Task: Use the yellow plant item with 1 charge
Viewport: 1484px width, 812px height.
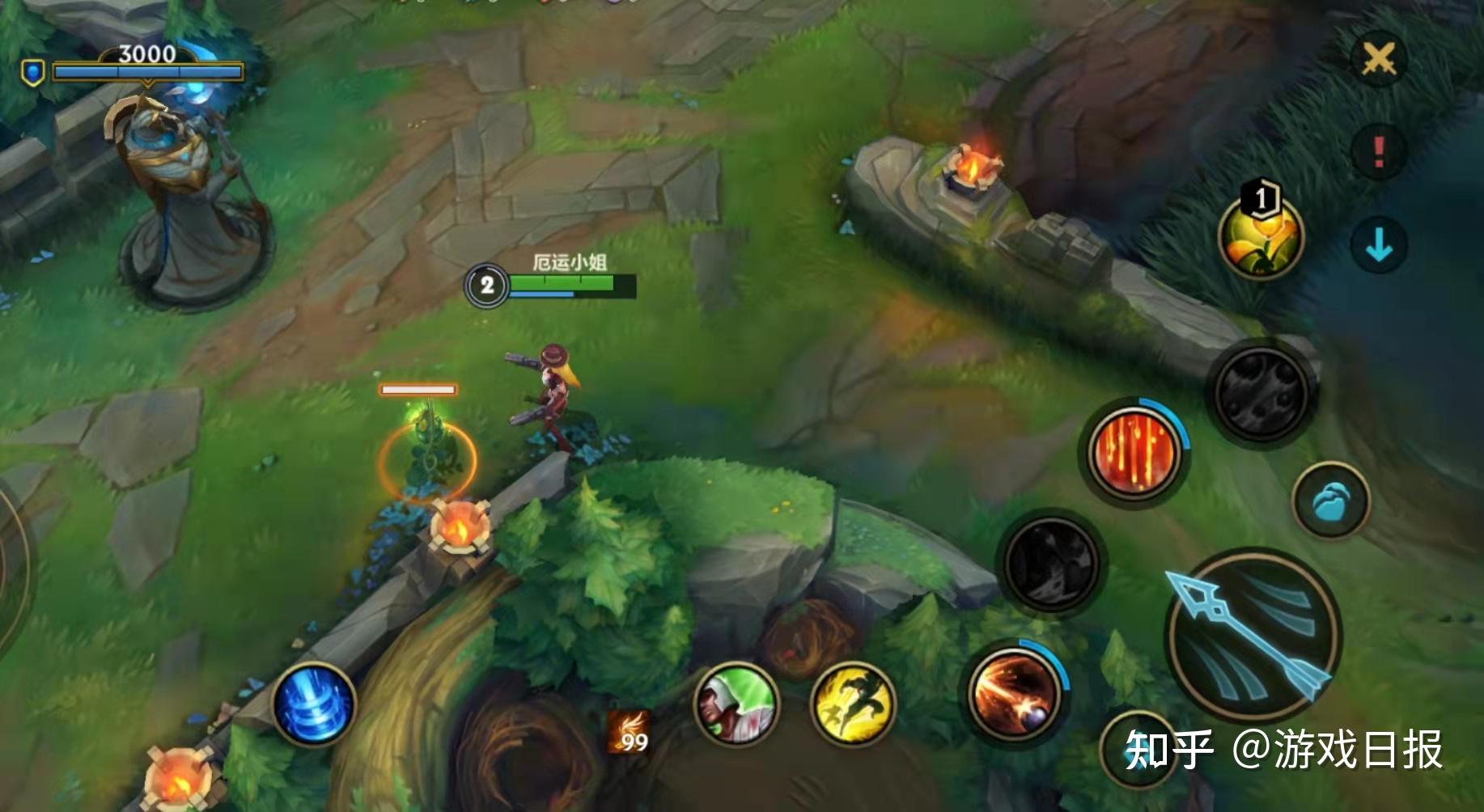Action: [x=1260, y=239]
